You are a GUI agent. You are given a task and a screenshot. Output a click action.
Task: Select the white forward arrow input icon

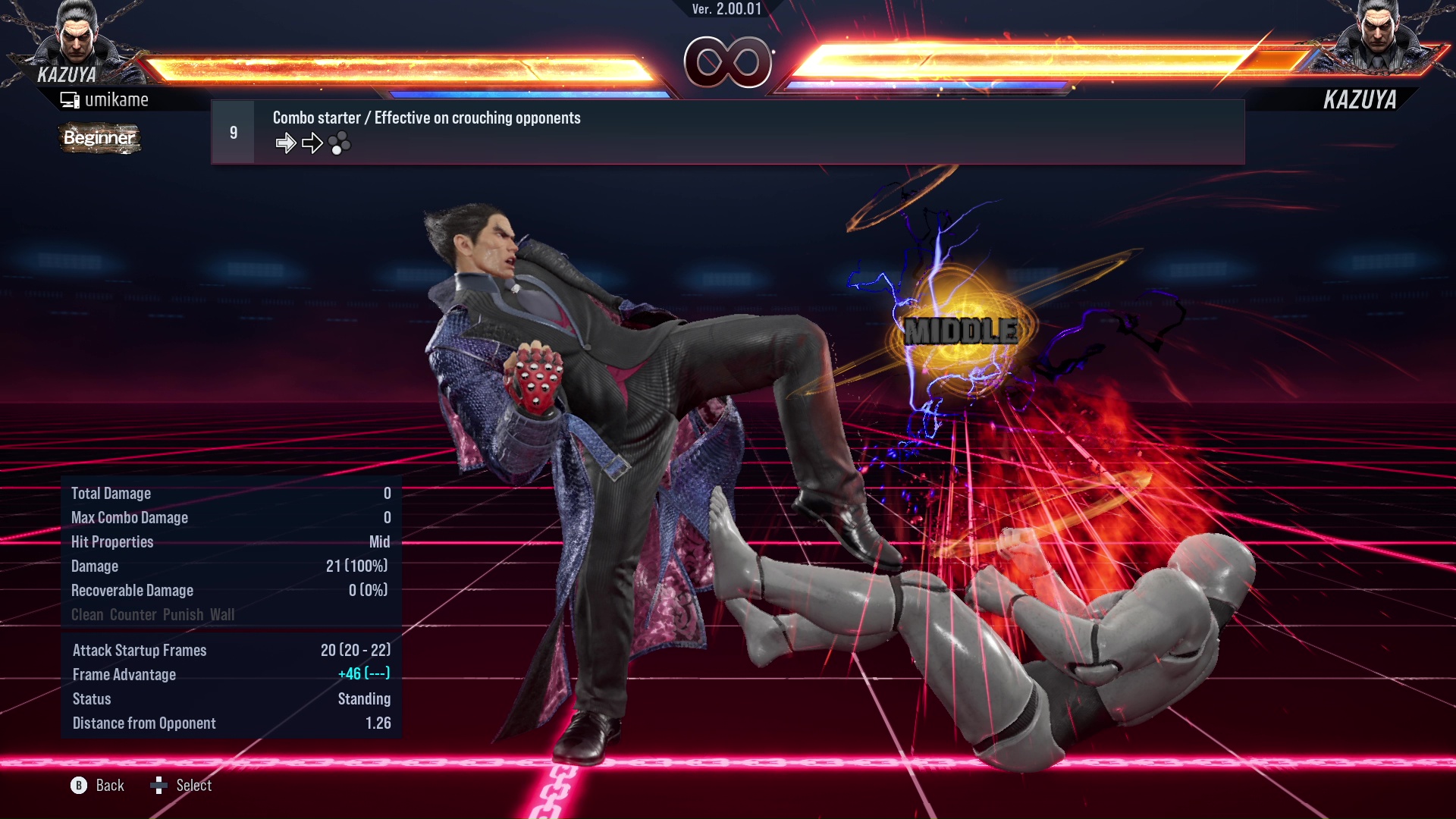pos(286,142)
